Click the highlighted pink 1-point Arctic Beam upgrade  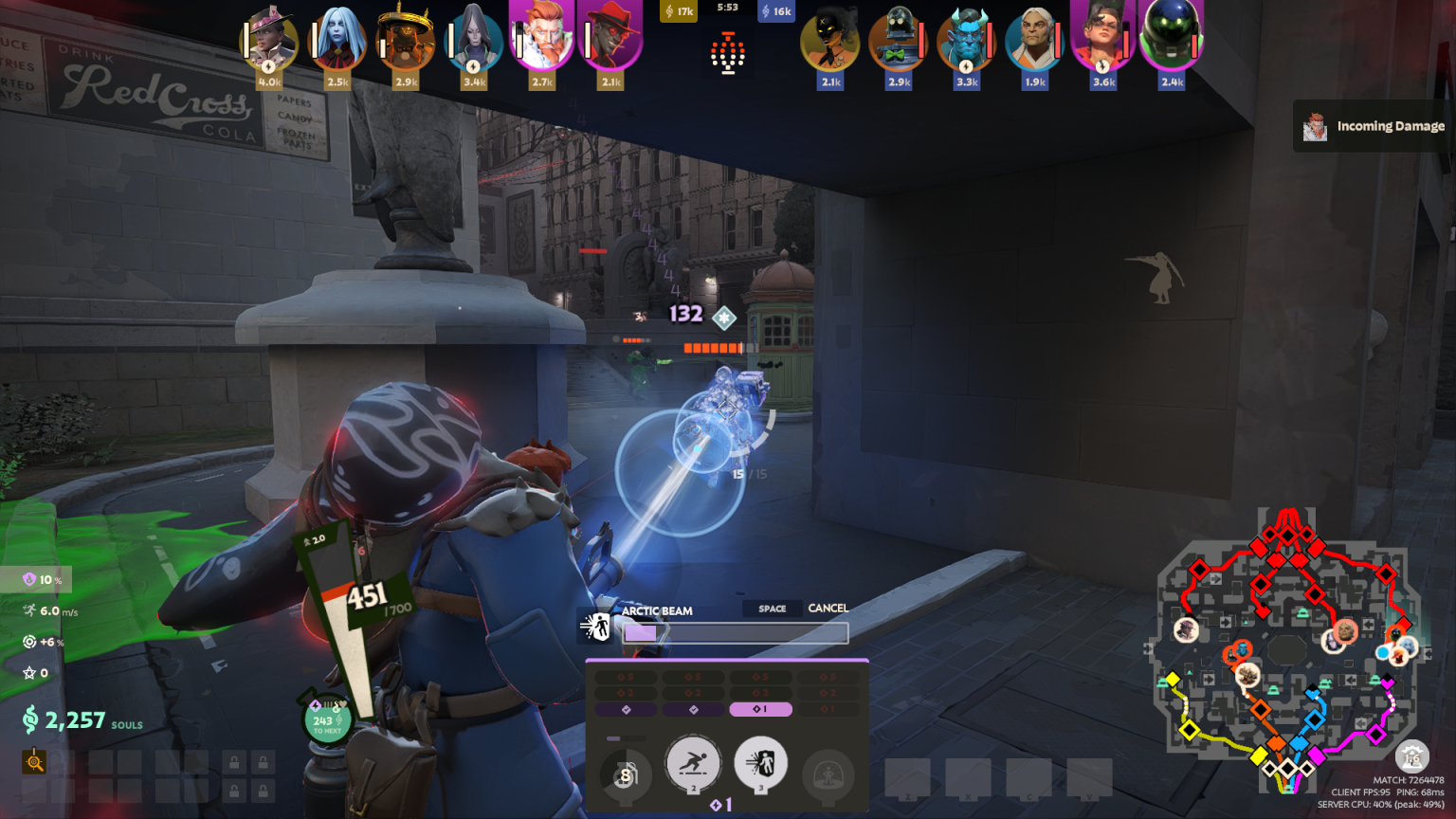tap(760, 709)
